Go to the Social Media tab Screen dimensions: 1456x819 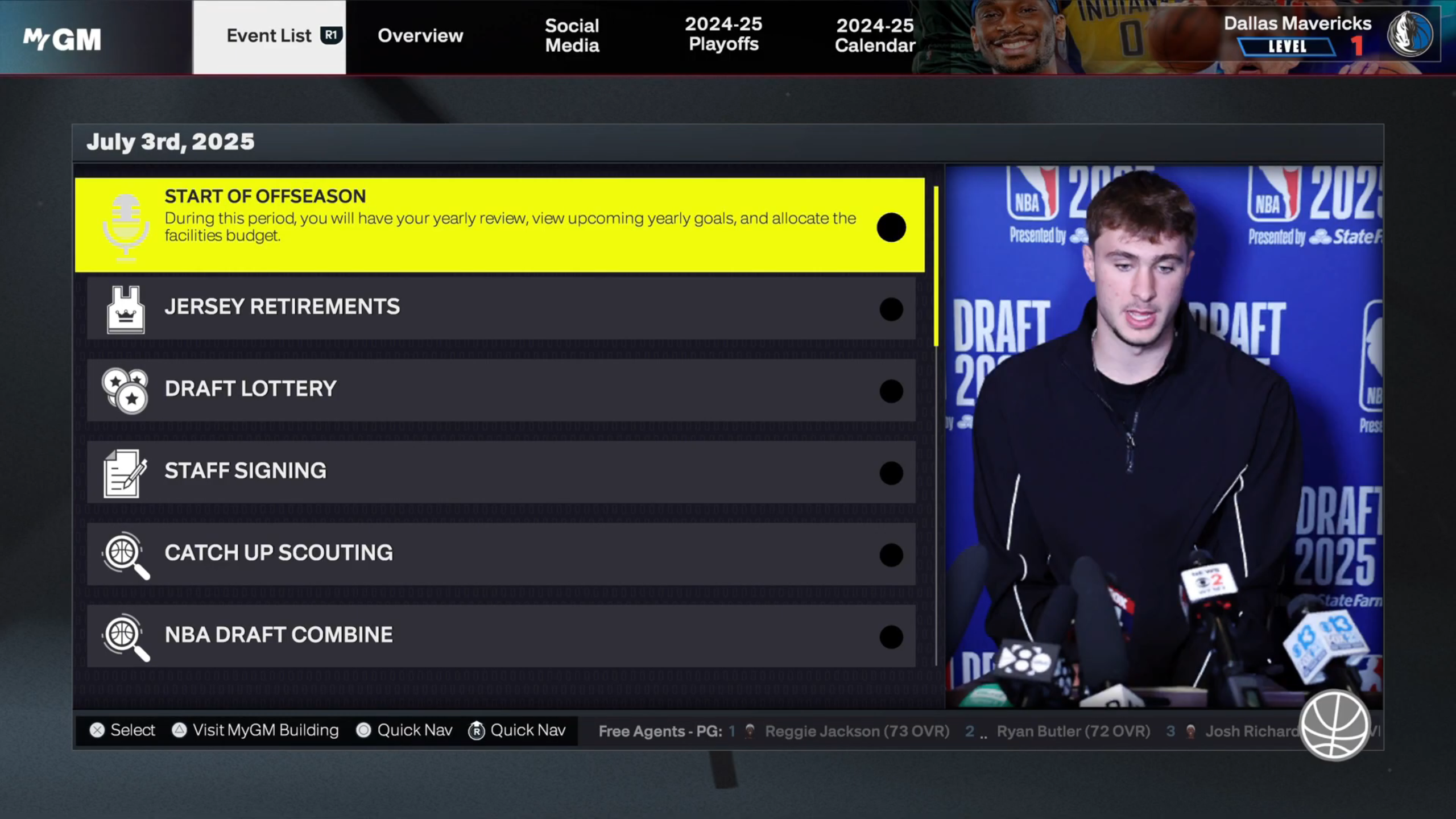coord(572,36)
